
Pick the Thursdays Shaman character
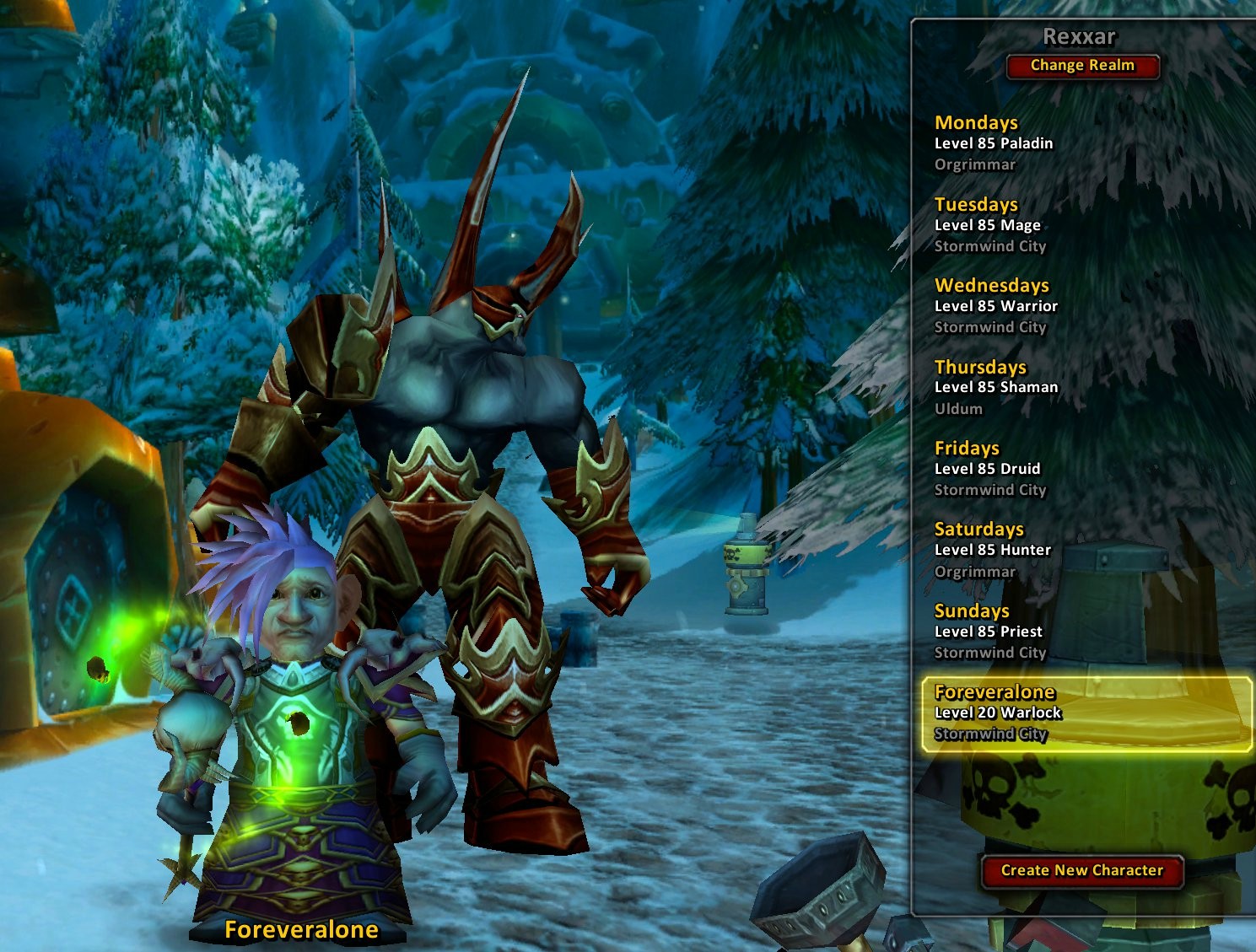tap(995, 387)
